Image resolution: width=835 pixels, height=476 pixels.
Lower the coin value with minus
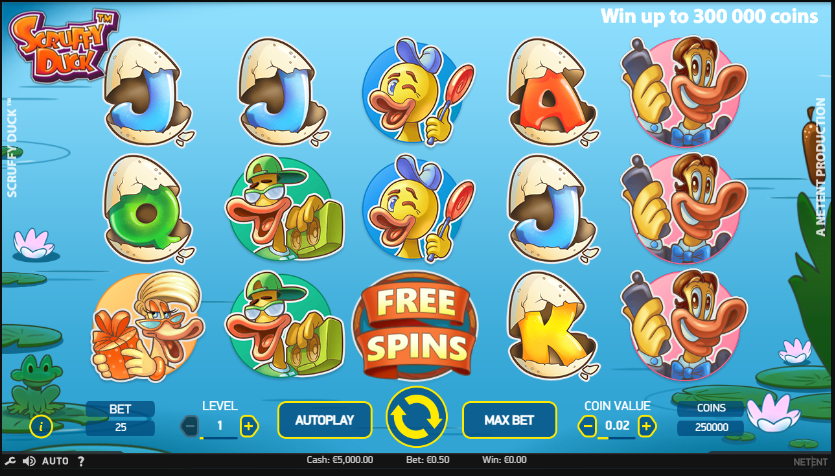click(x=588, y=426)
